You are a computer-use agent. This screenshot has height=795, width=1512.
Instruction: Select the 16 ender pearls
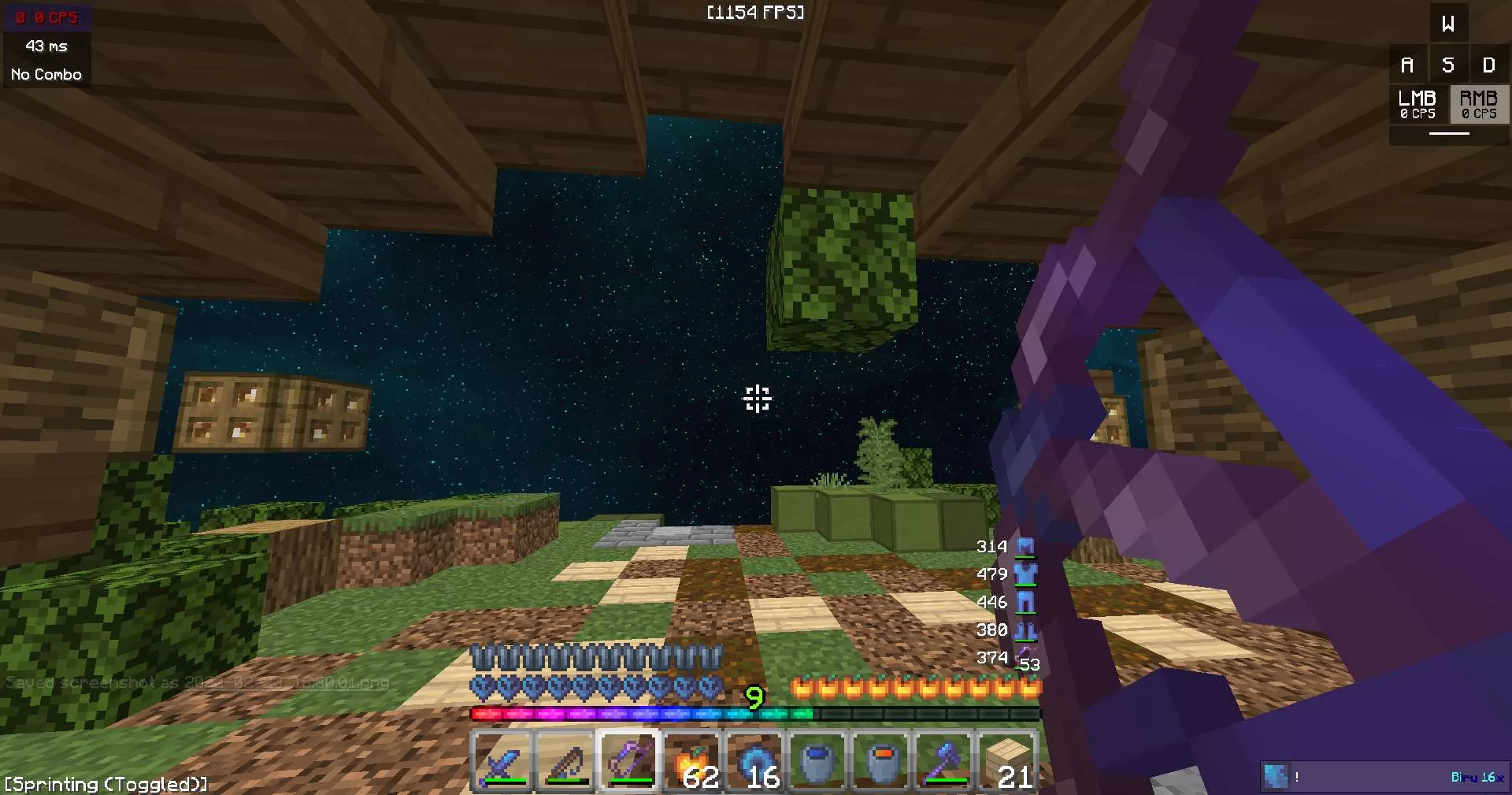(754, 759)
